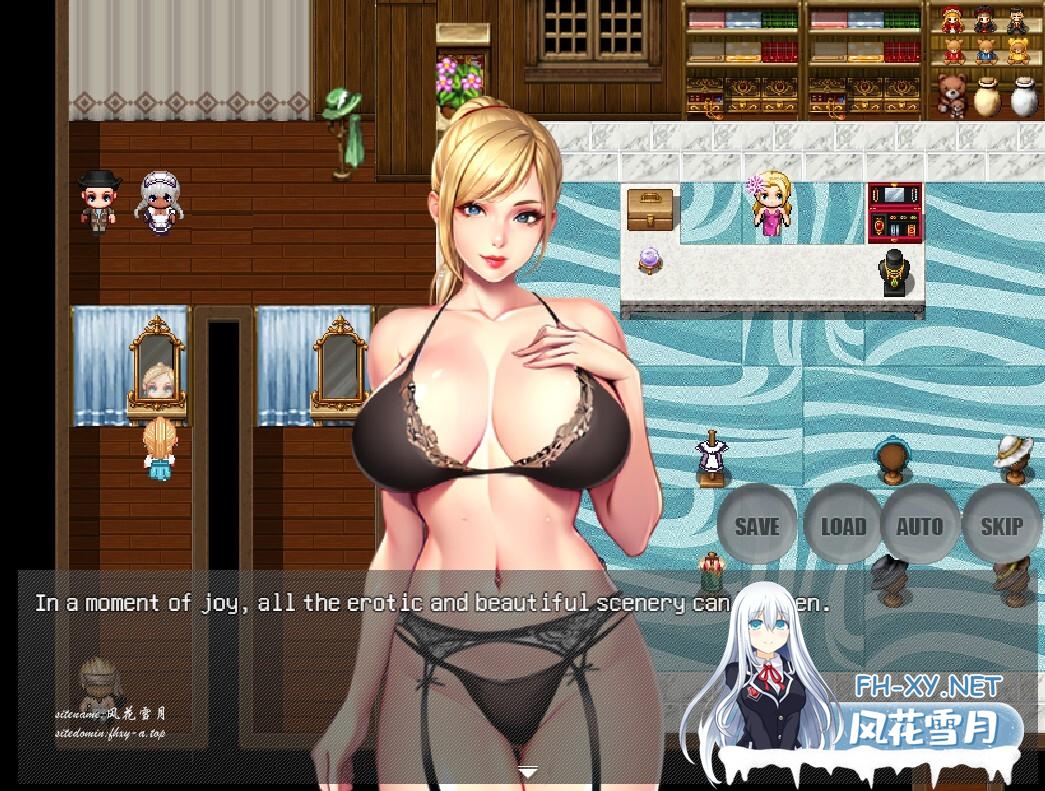Click the SAVE button
Image resolution: width=1045 pixels, height=791 pixels.
(757, 526)
